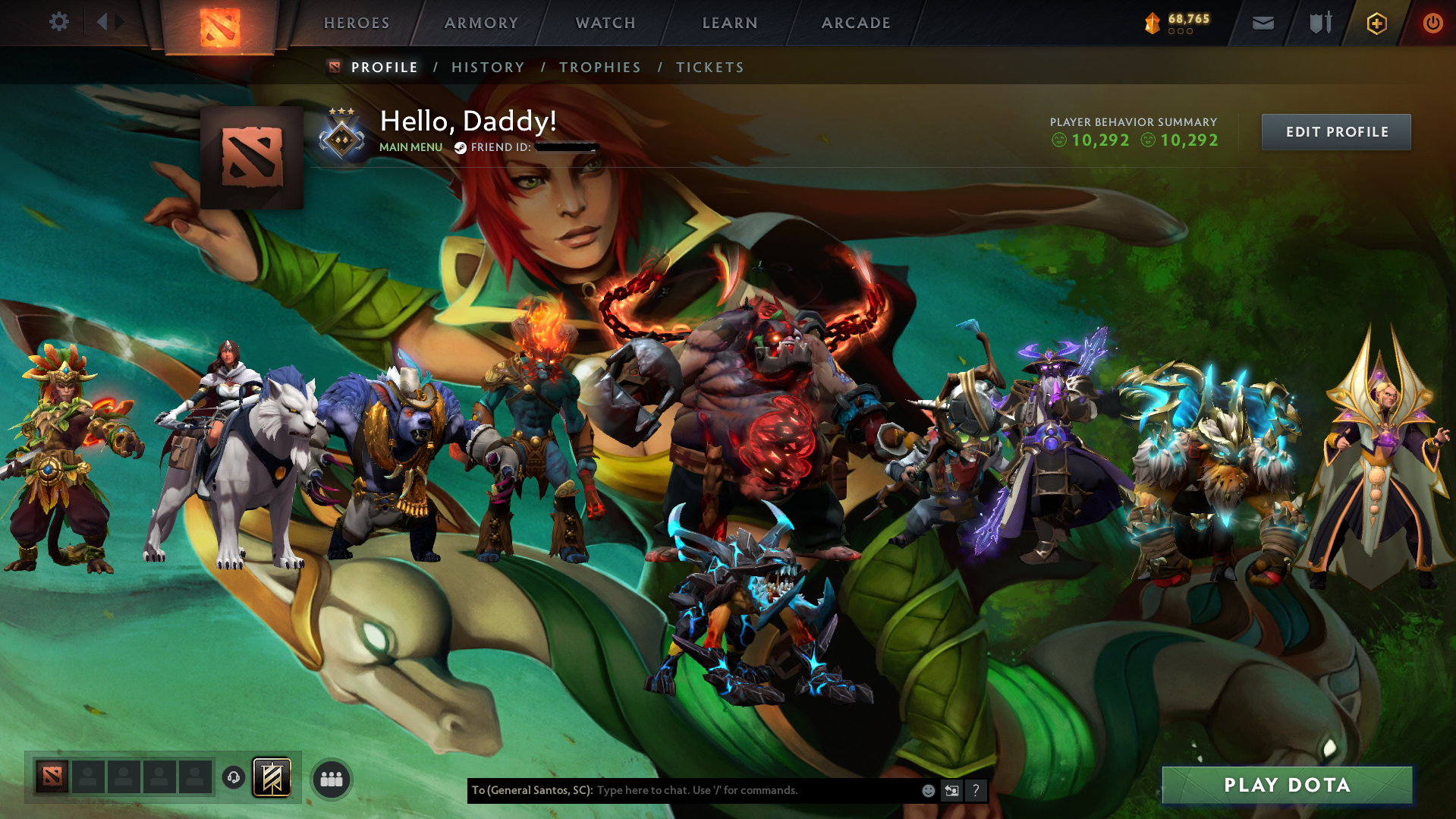The height and width of the screenshot is (819, 1456).
Task: Click the guild banner icon
Action: tap(274, 777)
